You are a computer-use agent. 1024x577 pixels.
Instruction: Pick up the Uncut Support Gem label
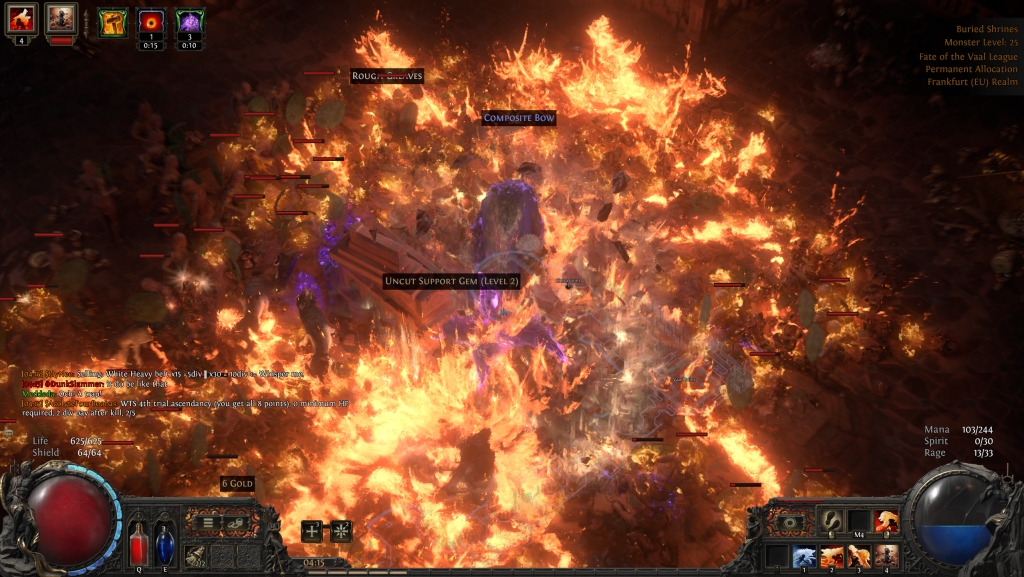pyautogui.click(x=452, y=281)
